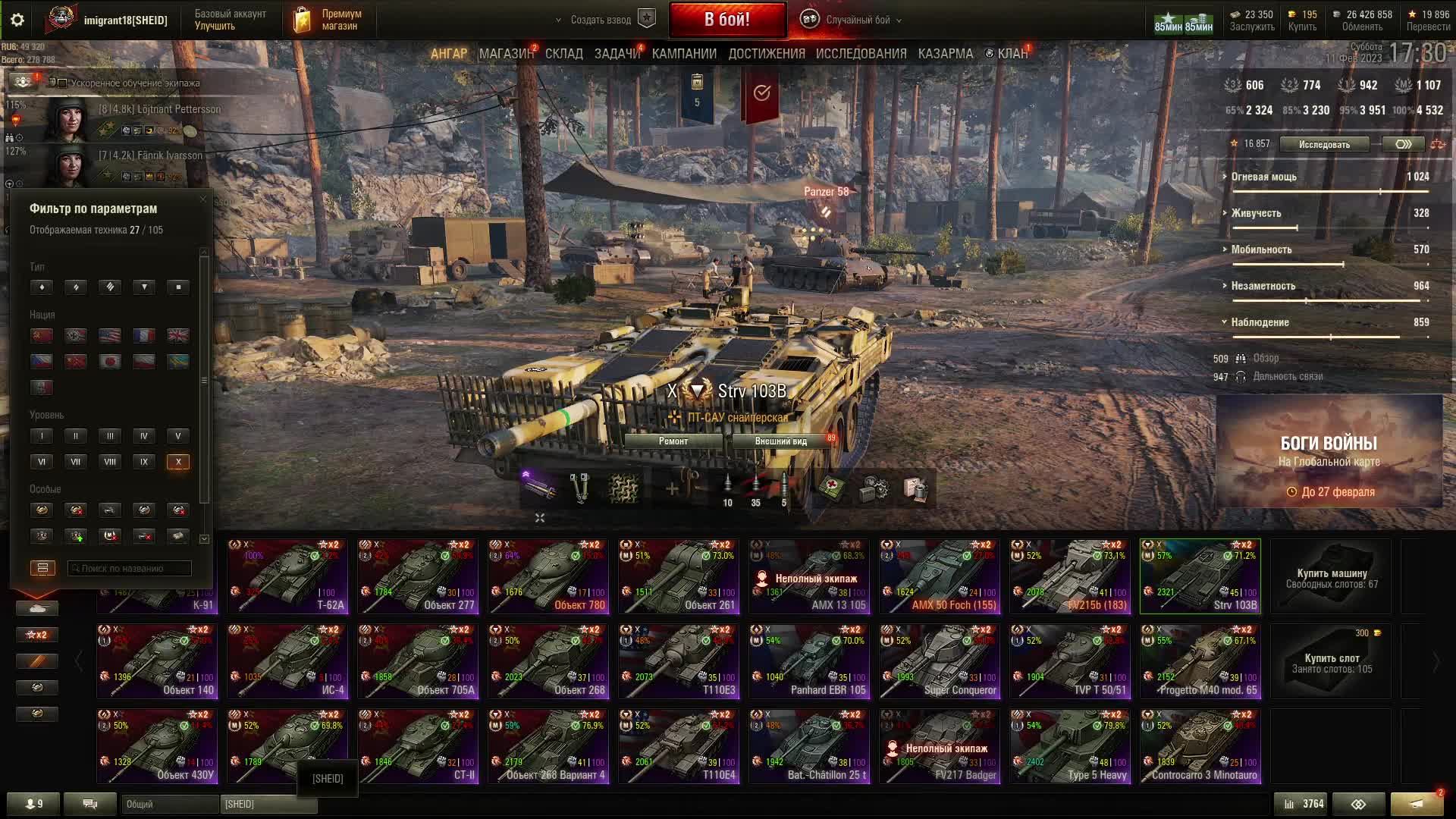Open the Премиум магазин
Viewport: 1456px width, 819px height.
(326, 20)
